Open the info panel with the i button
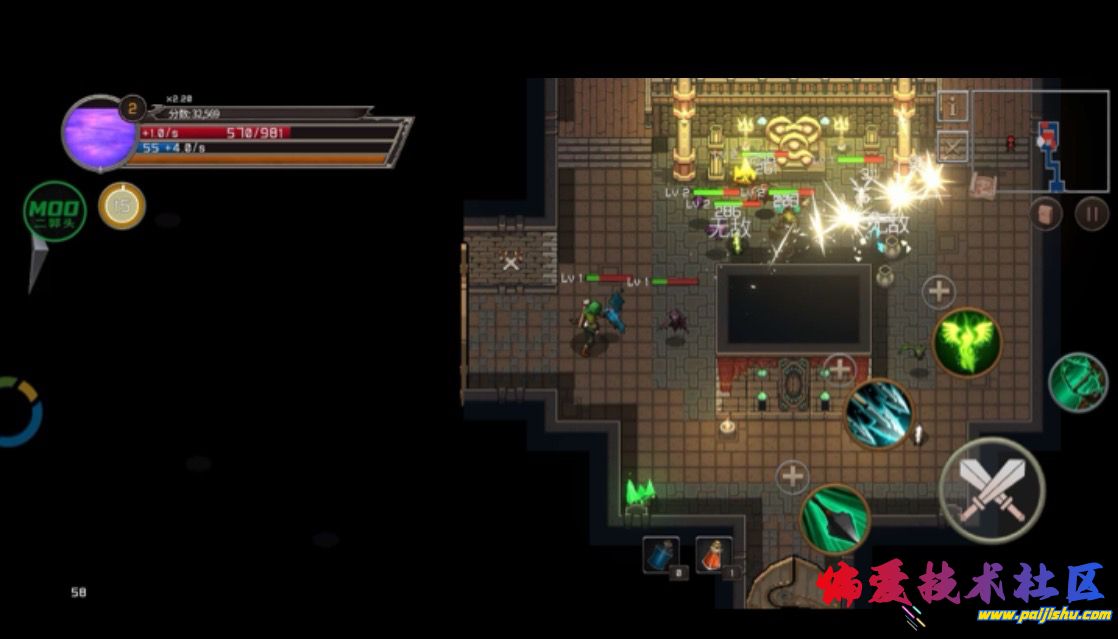The height and width of the screenshot is (639, 1118). click(953, 105)
